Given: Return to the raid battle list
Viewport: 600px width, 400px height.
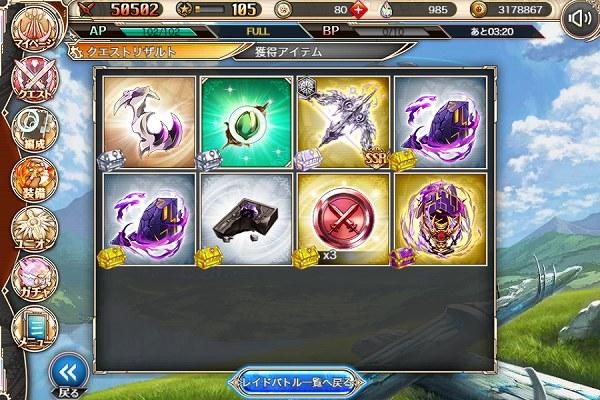Looking at the screenshot, I should coord(299,381).
